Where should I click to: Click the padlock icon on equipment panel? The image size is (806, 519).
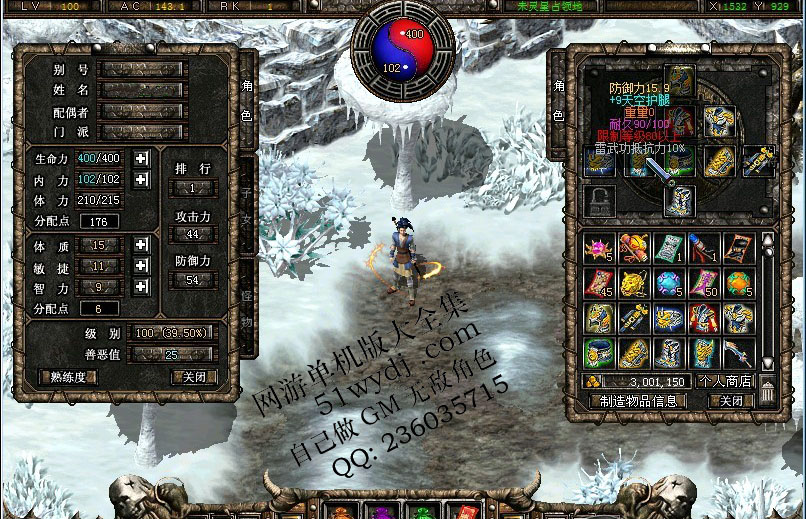(598, 197)
